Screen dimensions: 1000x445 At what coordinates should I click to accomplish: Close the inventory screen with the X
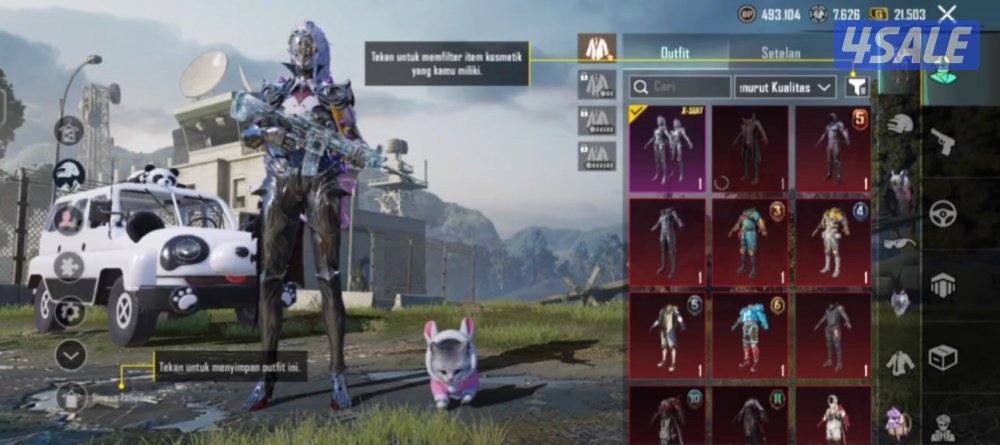pos(947,13)
